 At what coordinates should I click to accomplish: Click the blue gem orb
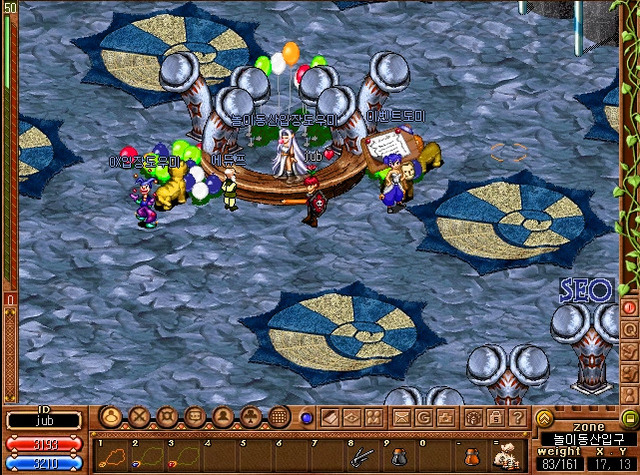[x=306, y=417]
